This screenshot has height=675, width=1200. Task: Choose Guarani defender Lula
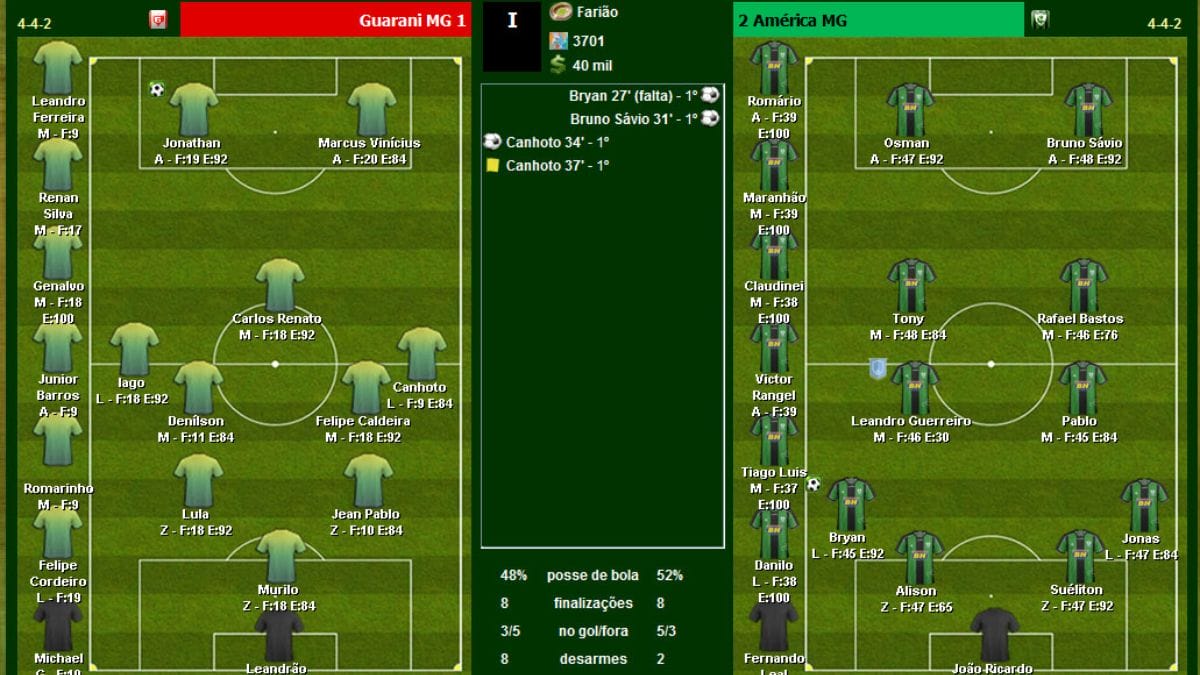(x=197, y=481)
